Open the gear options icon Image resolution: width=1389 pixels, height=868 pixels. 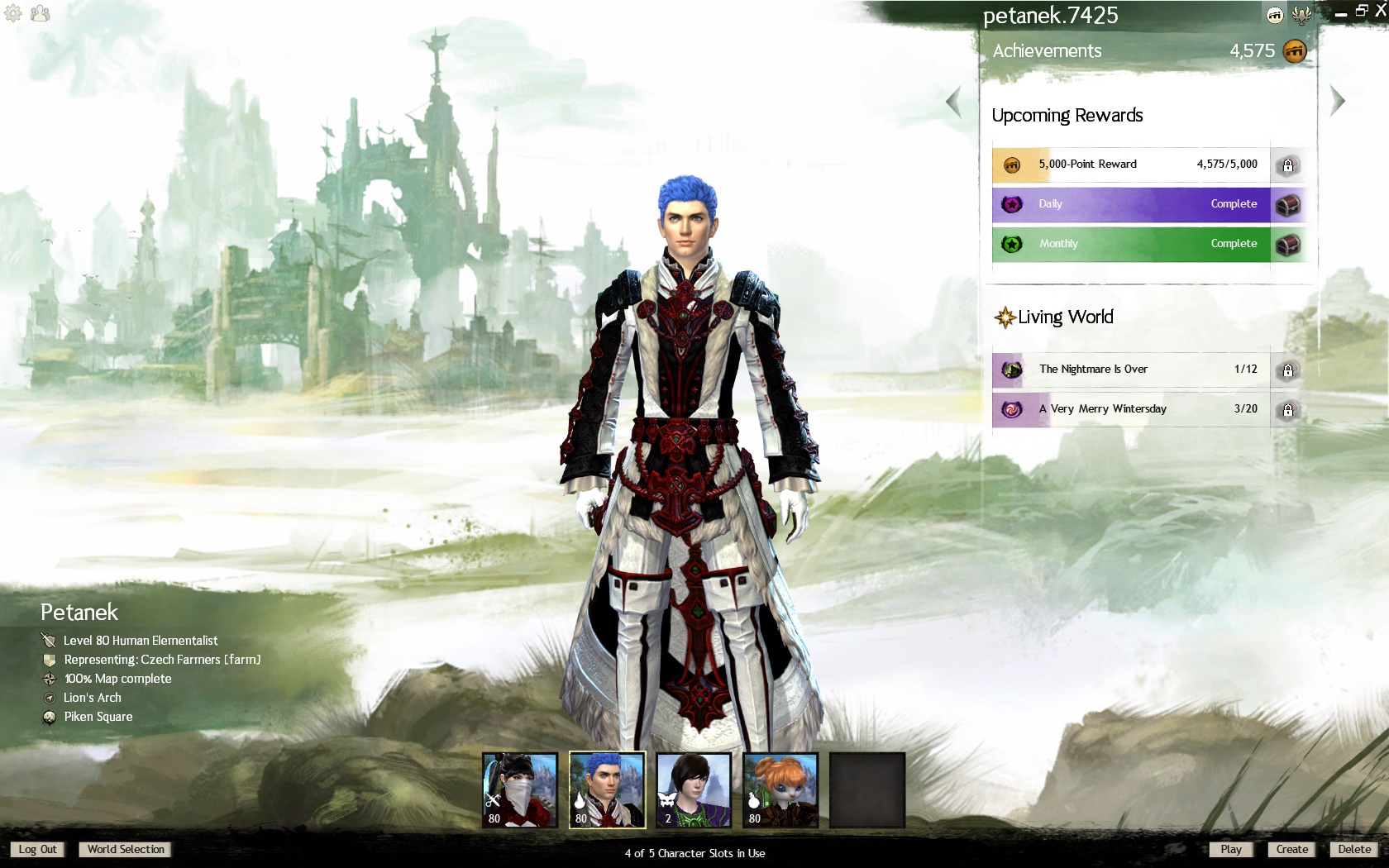click(x=13, y=13)
